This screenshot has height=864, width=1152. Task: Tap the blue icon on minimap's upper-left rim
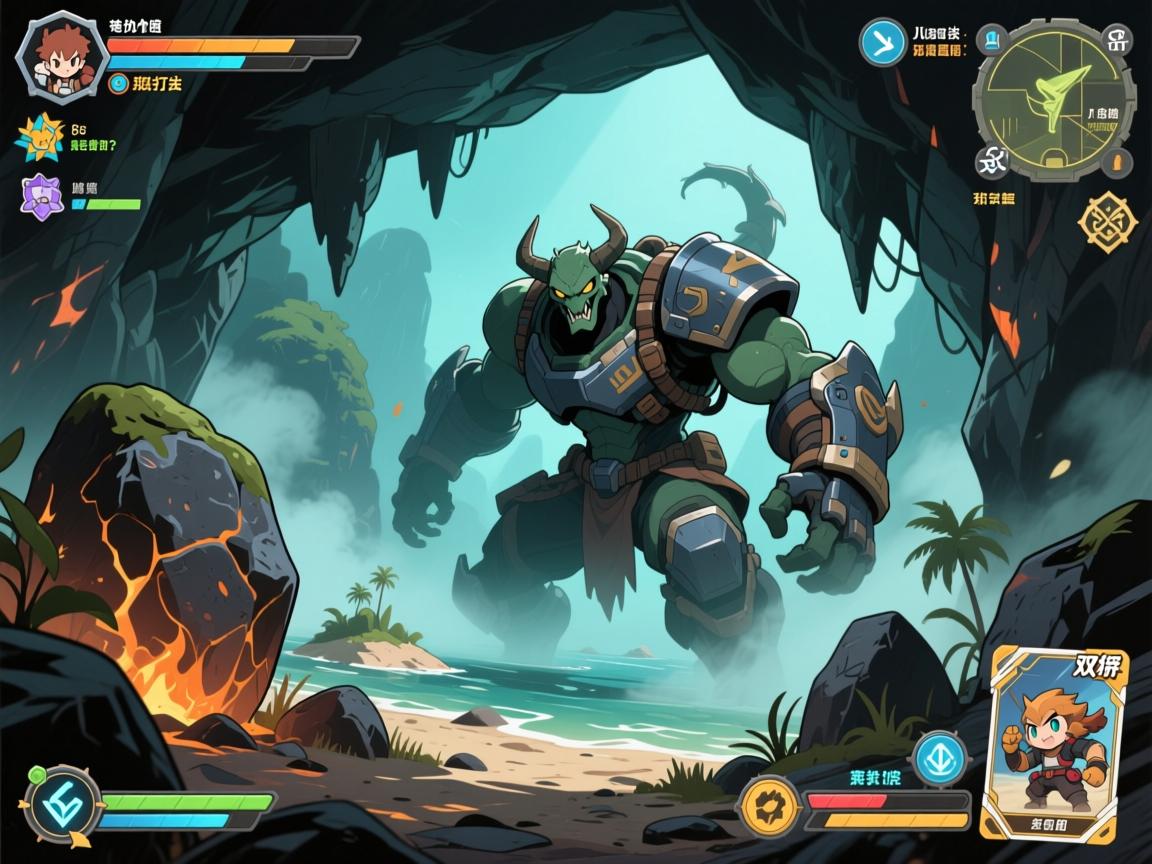point(993,41)
